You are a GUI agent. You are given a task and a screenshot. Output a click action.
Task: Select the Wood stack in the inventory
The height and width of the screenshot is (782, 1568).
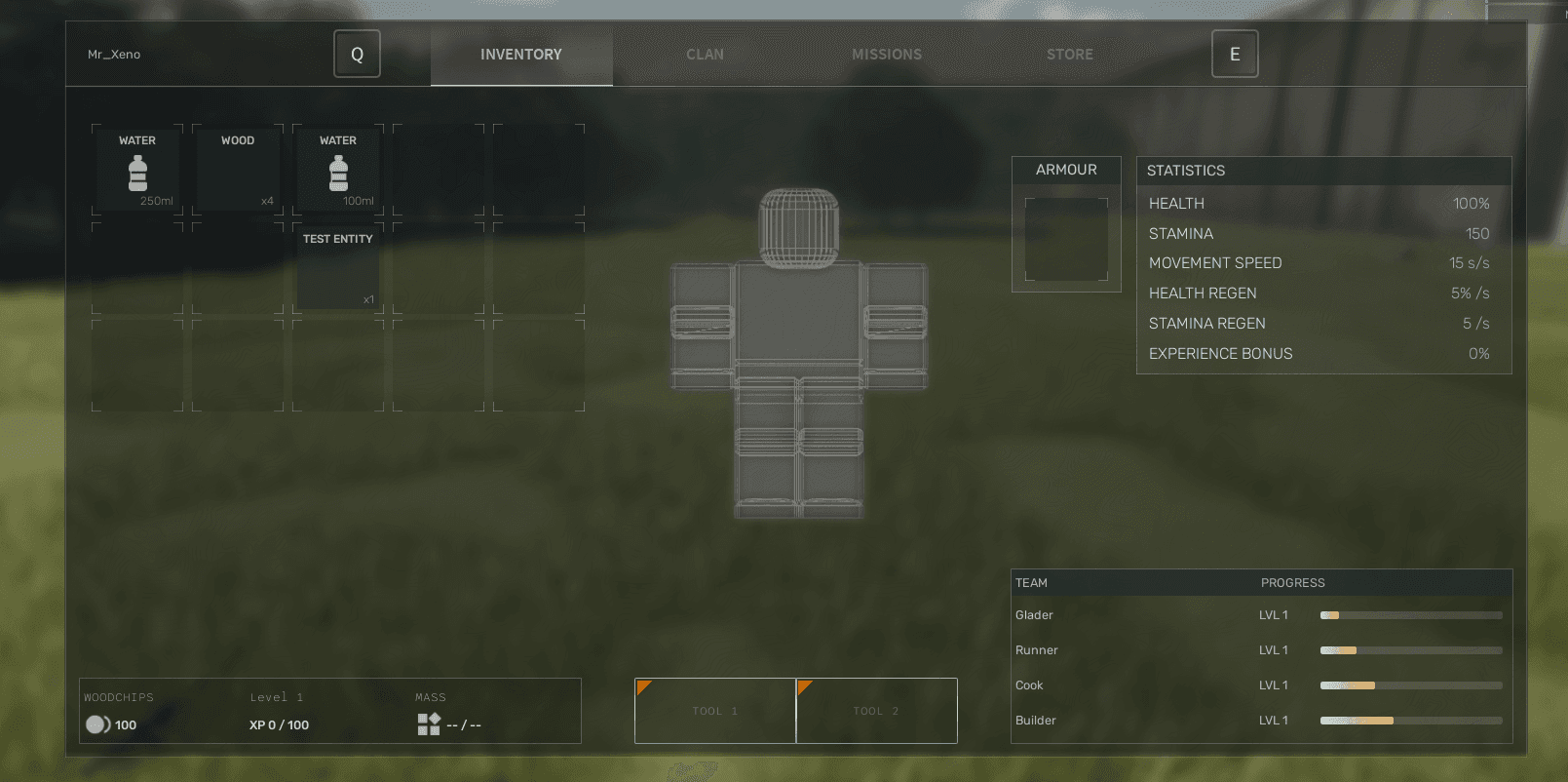click(x=238, y=170)
